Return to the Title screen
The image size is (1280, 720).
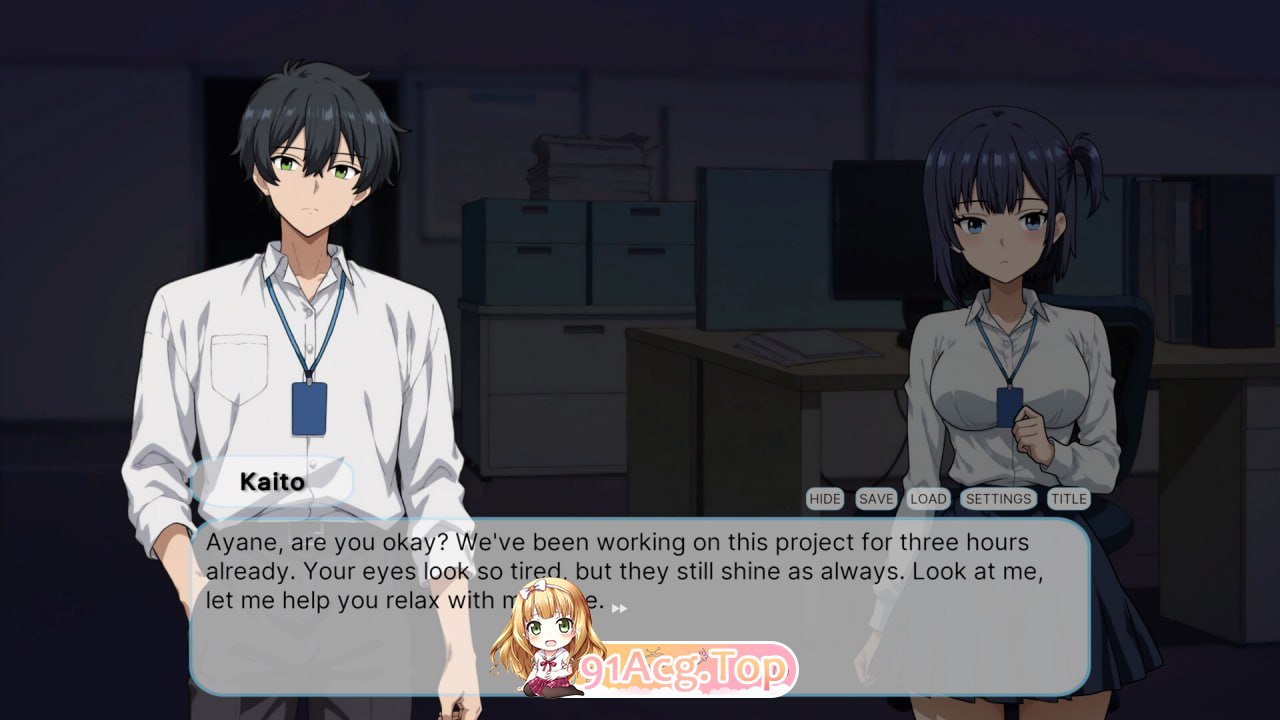[1069, 498]
